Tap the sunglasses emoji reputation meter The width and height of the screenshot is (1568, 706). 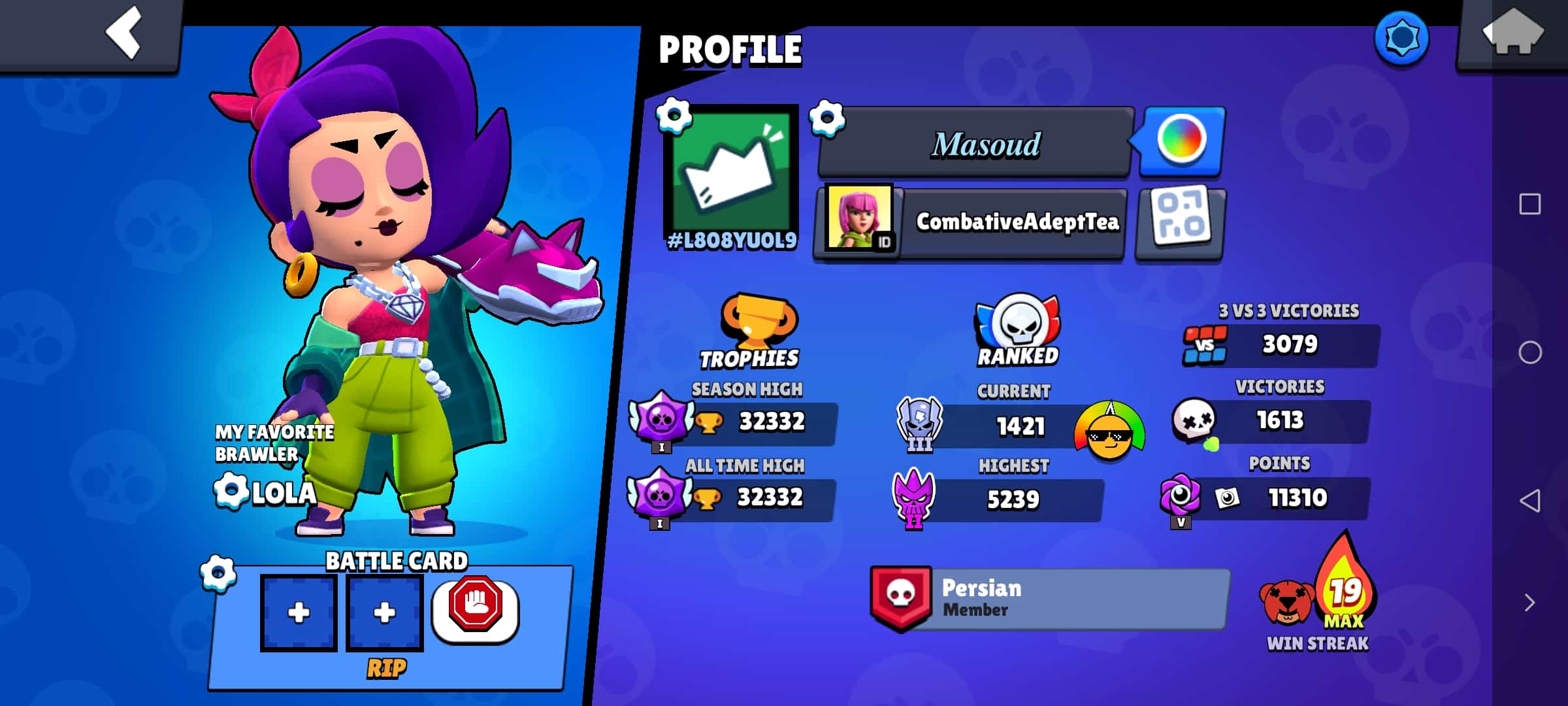pos(1109,431)
